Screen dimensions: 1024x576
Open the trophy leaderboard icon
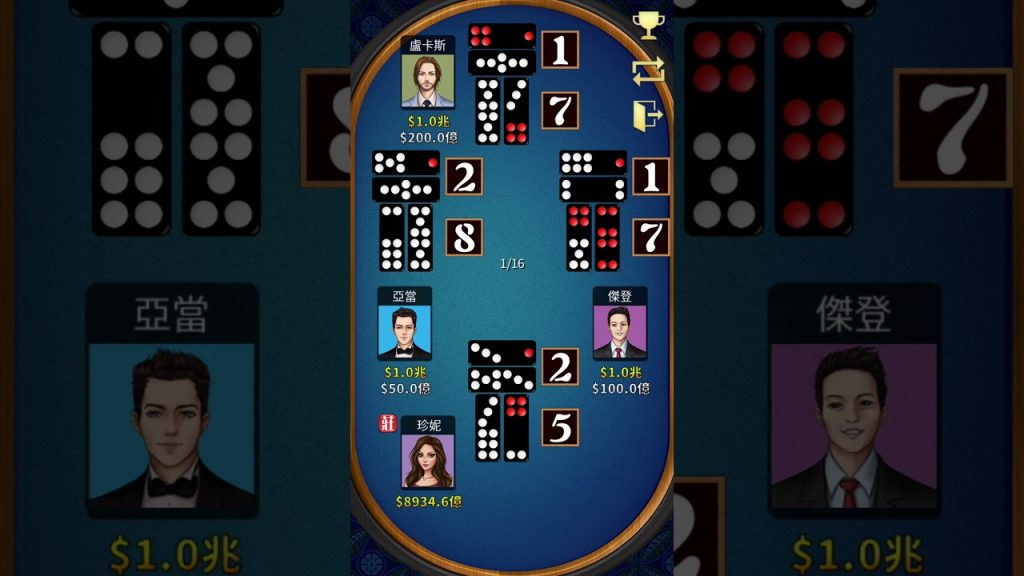click(647, 25)
